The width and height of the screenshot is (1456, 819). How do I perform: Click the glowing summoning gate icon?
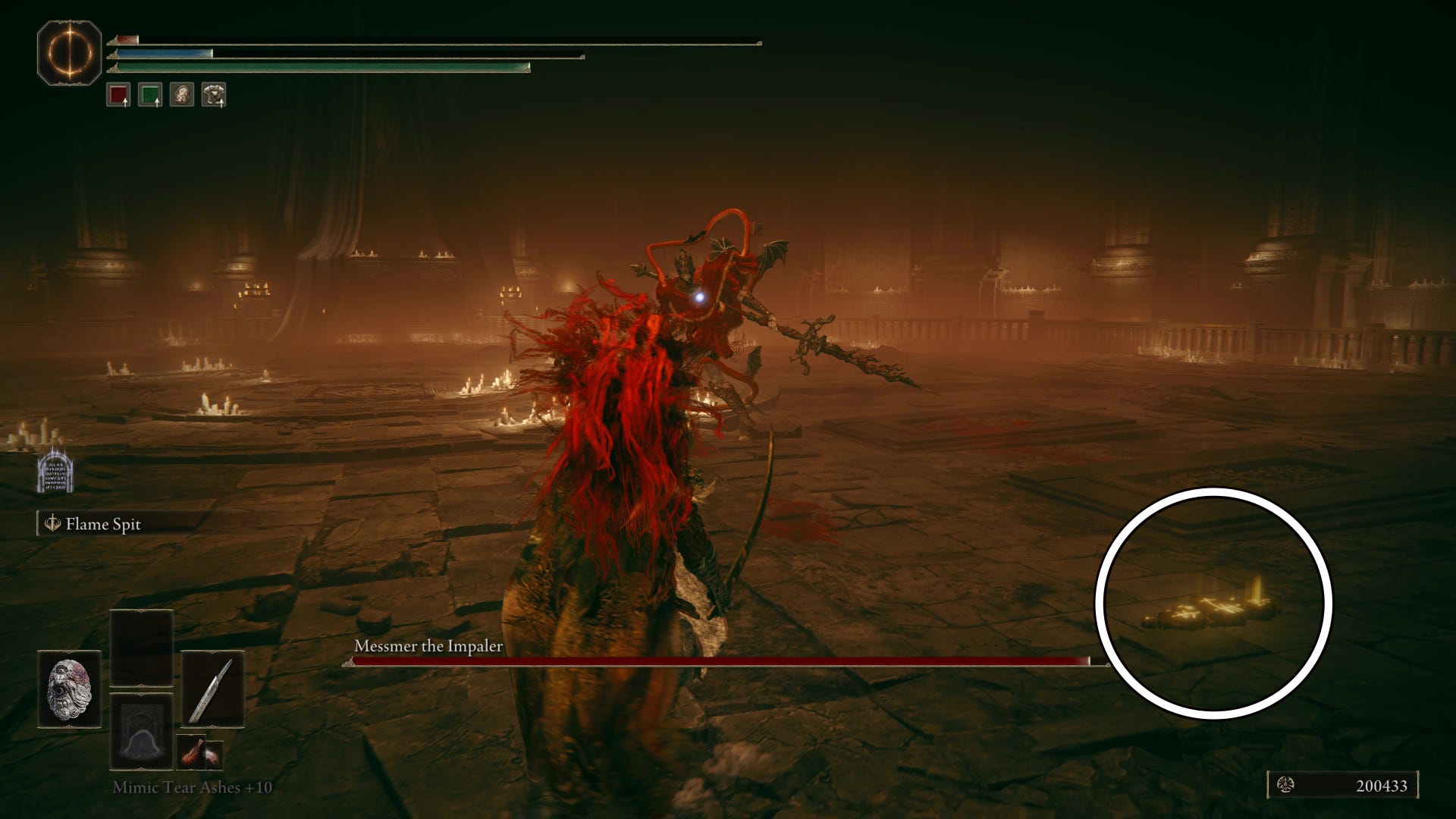pyautogui.click(x=55, y=472)
